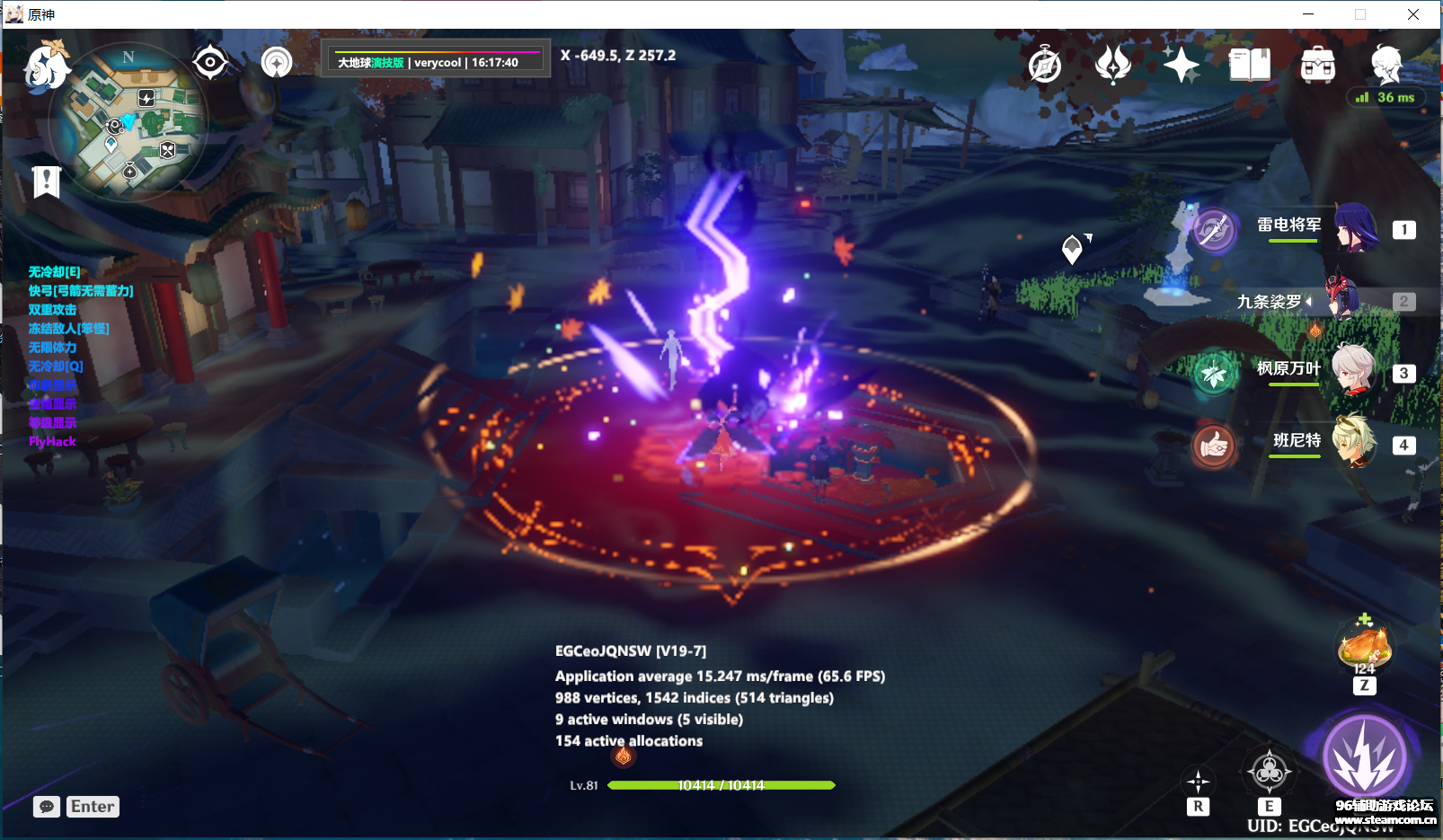Open the archive book icon

click(1249, 64)
